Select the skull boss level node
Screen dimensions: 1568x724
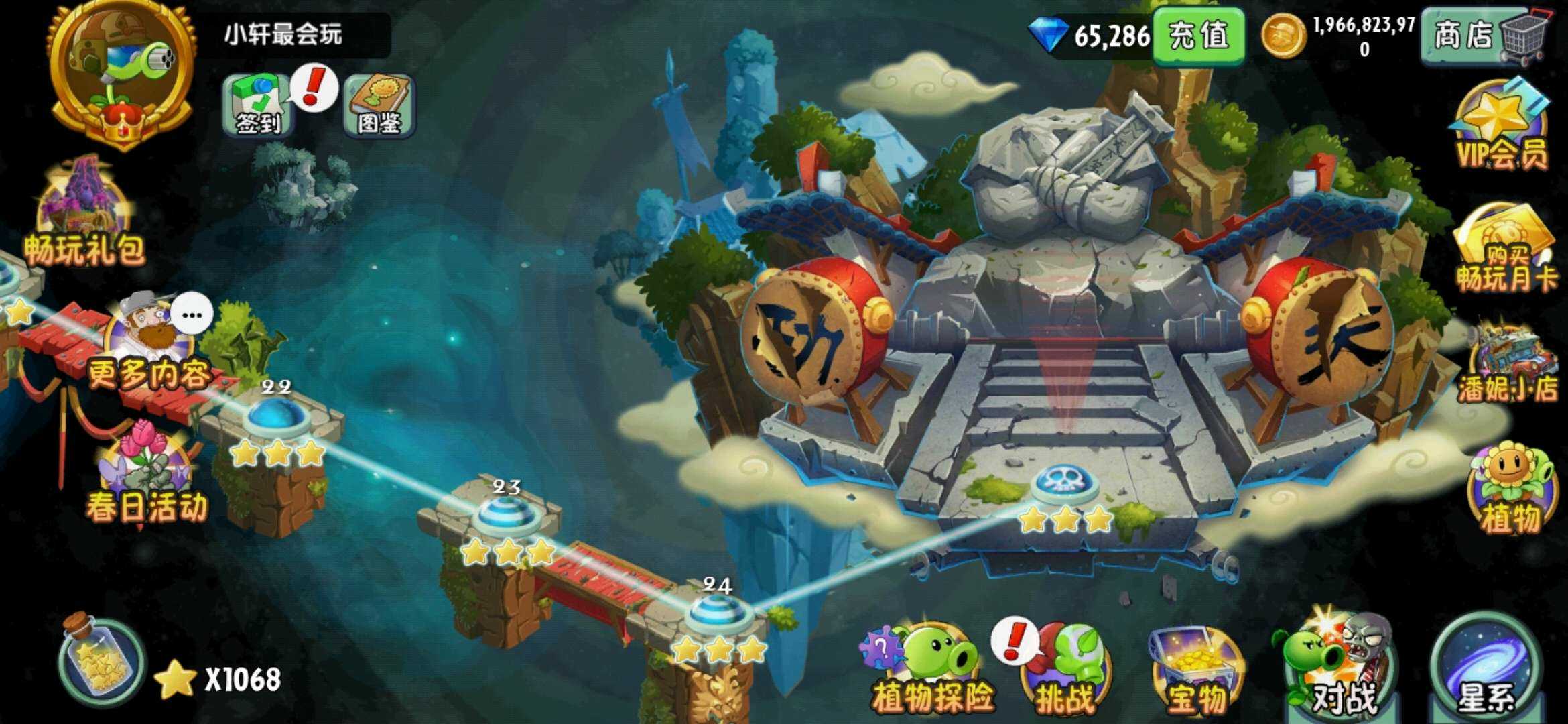click(1064, 484)
